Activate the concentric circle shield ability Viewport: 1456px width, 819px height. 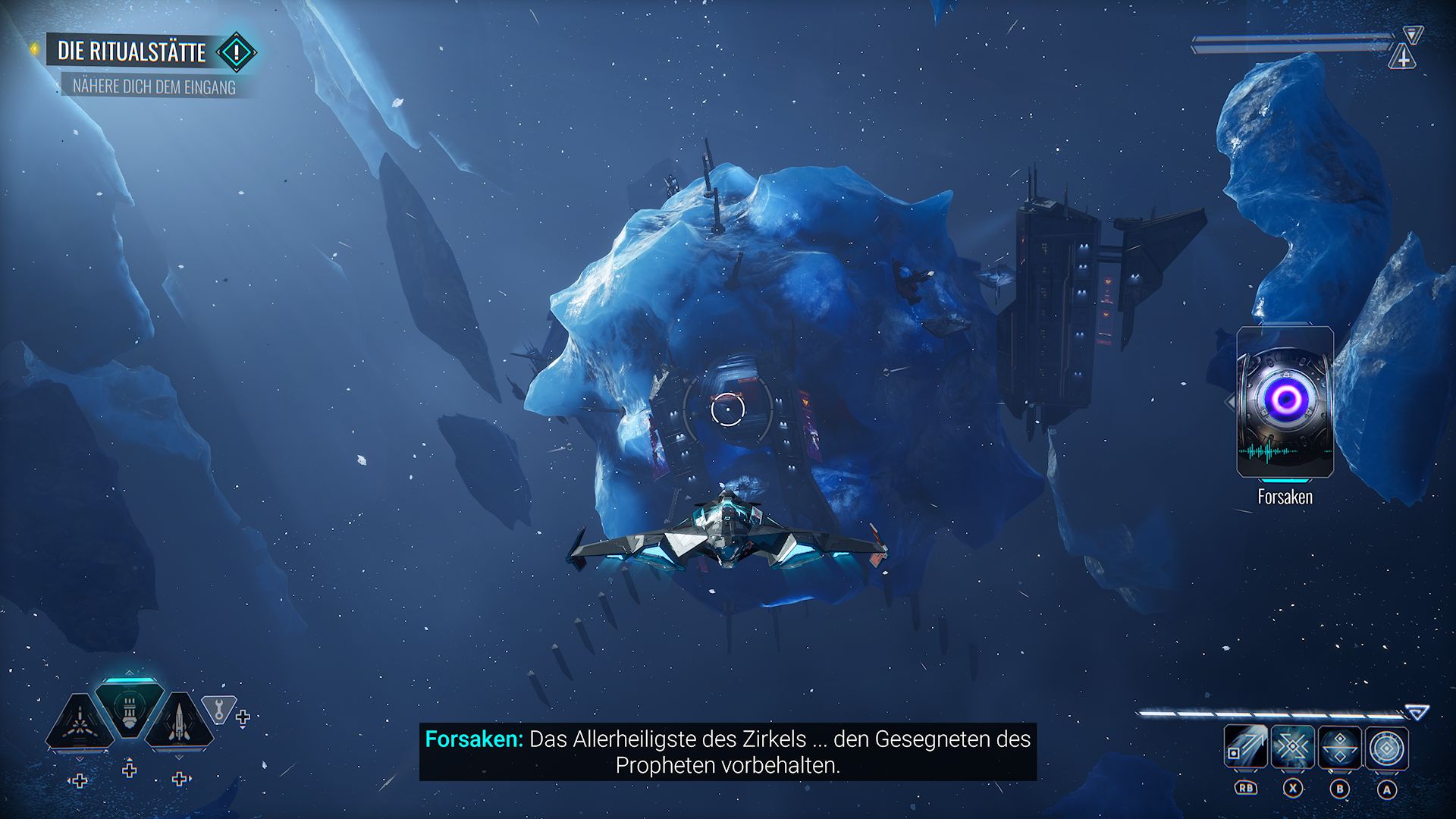[1387, 748]
